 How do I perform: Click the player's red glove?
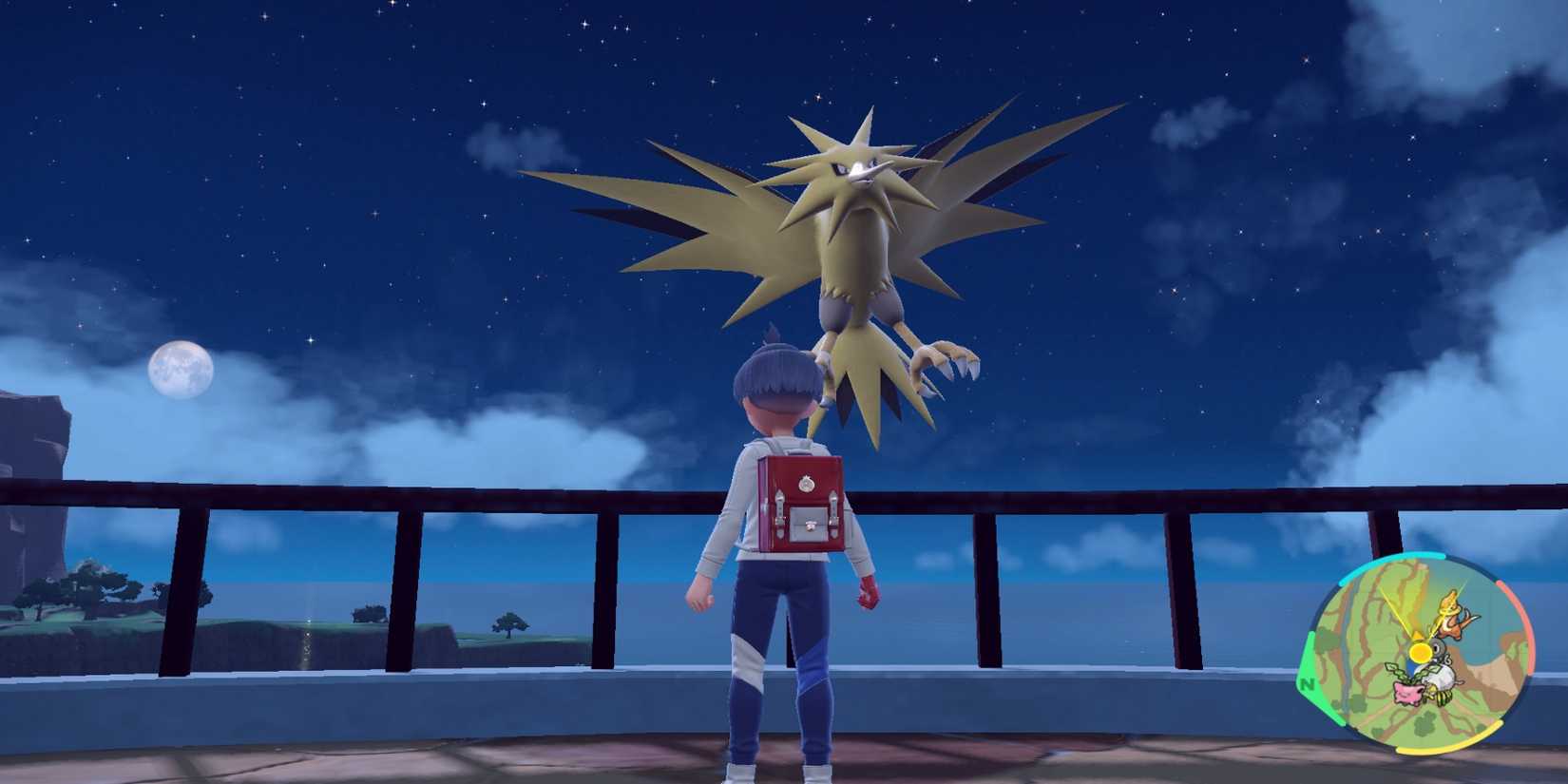866,592
